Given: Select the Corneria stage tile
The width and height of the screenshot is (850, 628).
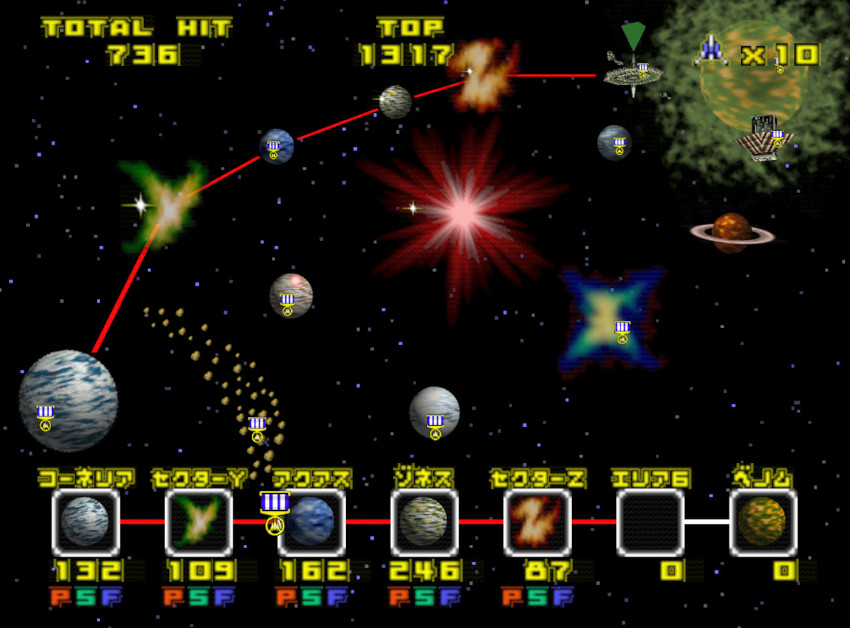Looking at the screenshot, I should [85, 522].
